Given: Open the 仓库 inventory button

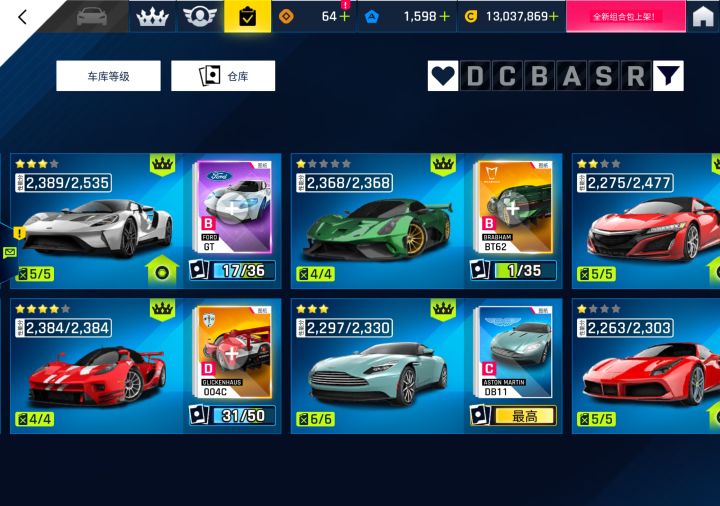Looking at the screenshot, I should [223, 76].
